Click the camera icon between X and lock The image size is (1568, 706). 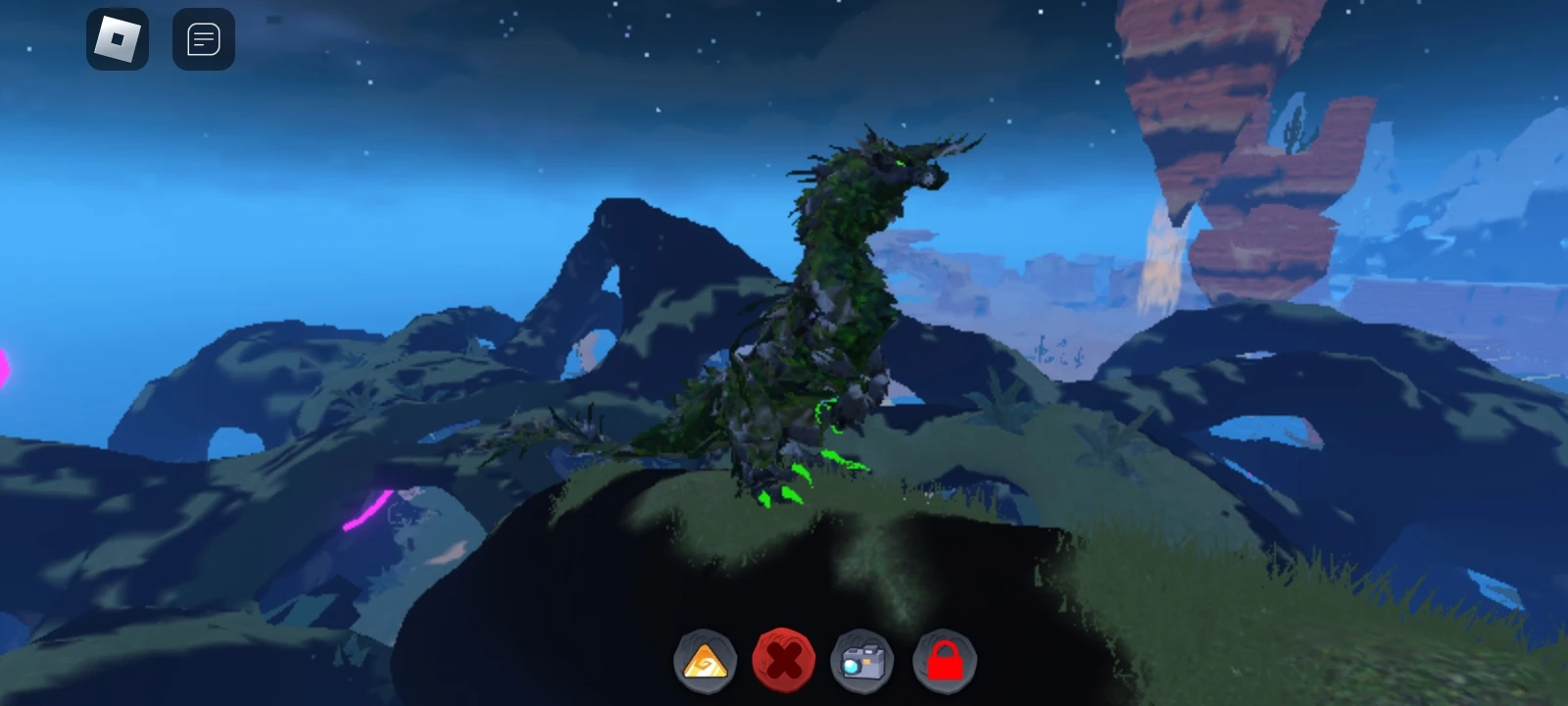pyautogui.click(x=861, y=660)
